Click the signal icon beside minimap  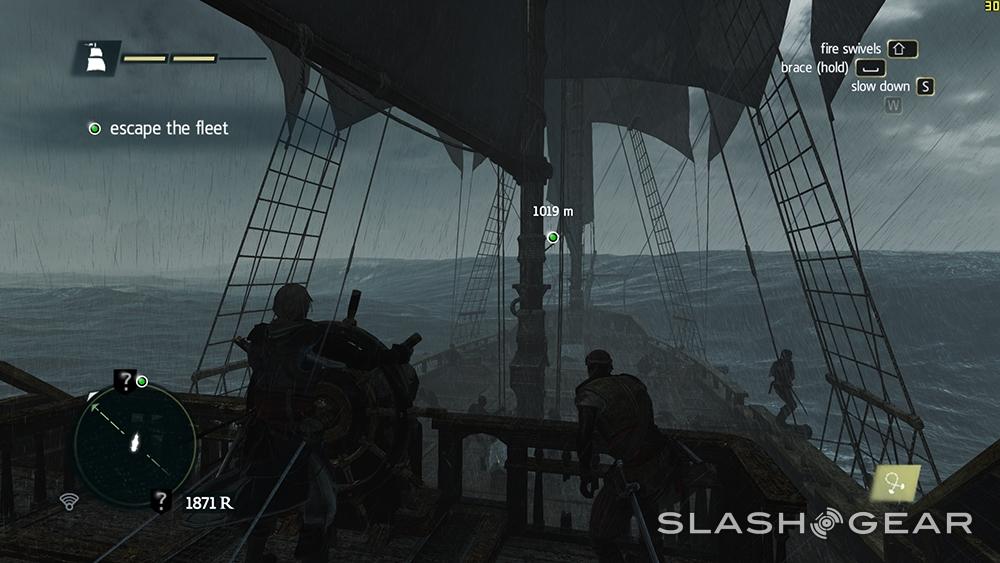coord(69,501)
